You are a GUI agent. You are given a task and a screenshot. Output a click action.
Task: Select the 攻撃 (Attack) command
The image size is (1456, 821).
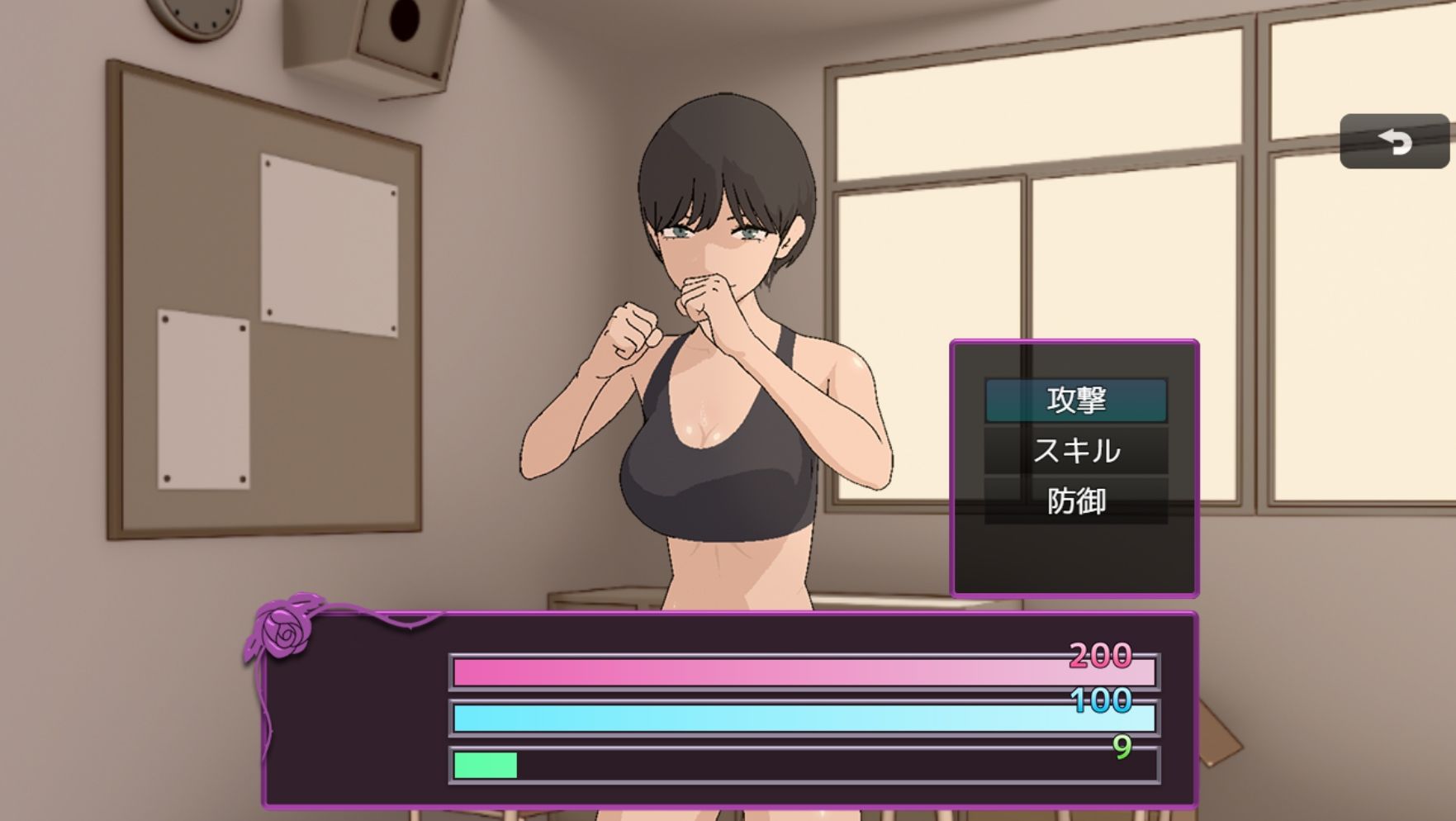1075,400
